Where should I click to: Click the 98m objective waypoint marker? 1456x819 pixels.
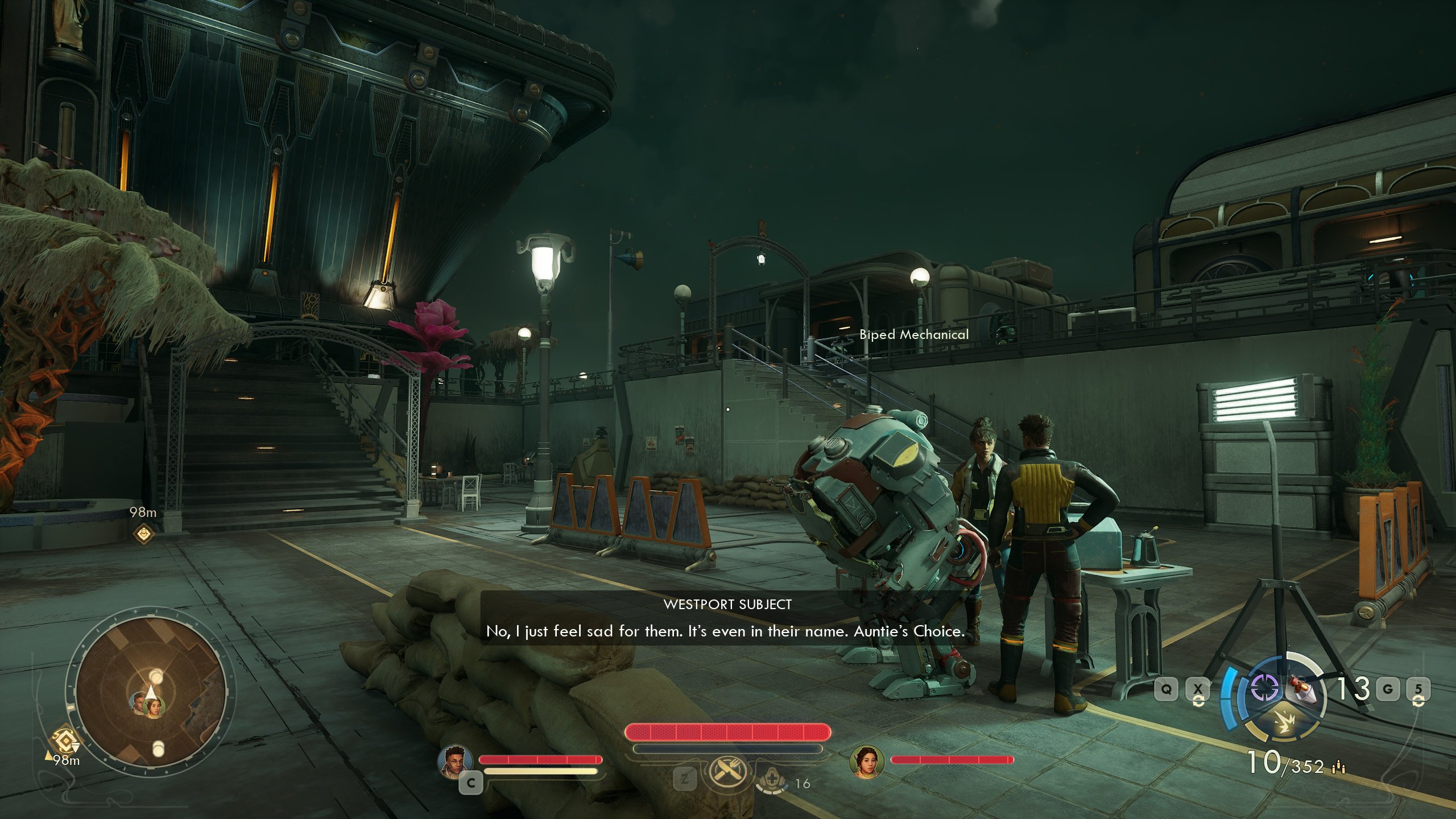(143, 533)
